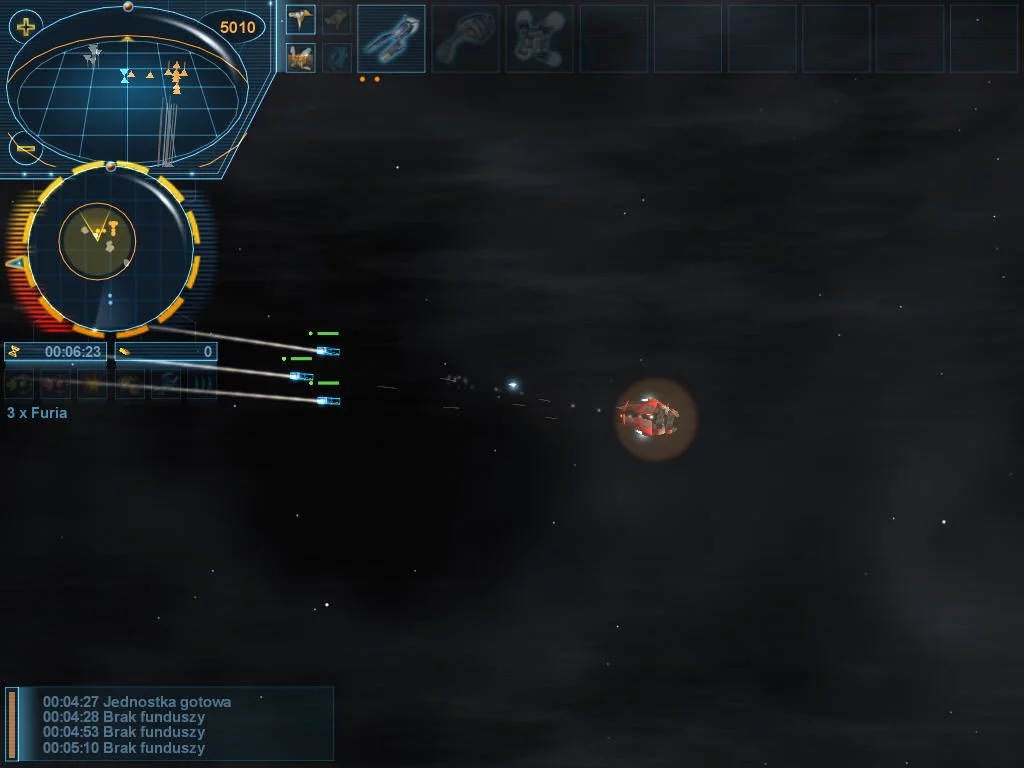Activate the blue triple-chevron command button
1024x768 pixels.
pyautogui.click(x=202, y=383)
